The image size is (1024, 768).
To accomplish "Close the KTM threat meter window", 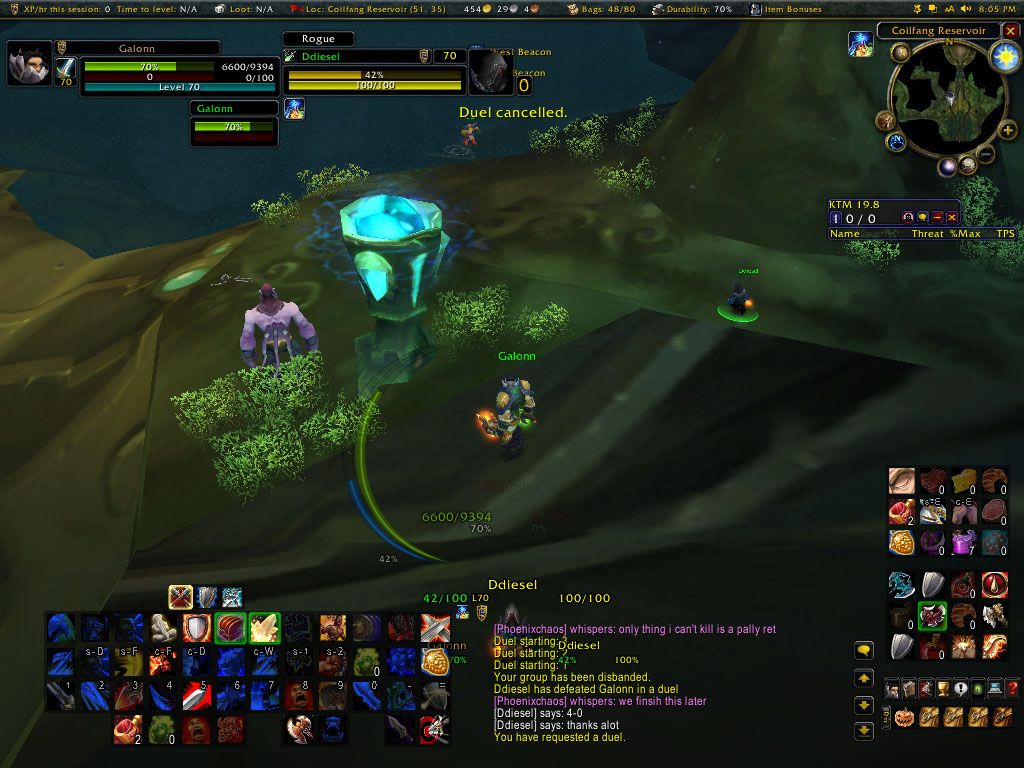I will tap(952, 217).
